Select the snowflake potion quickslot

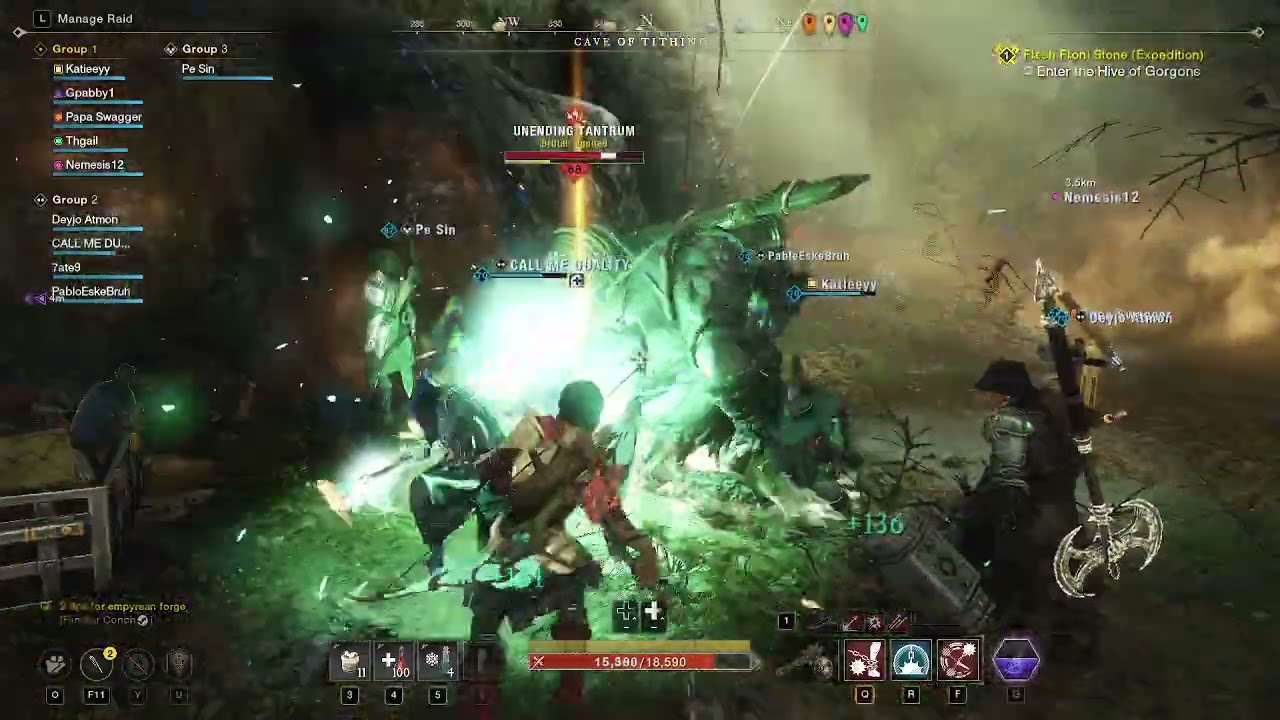(x=437, y=662)
